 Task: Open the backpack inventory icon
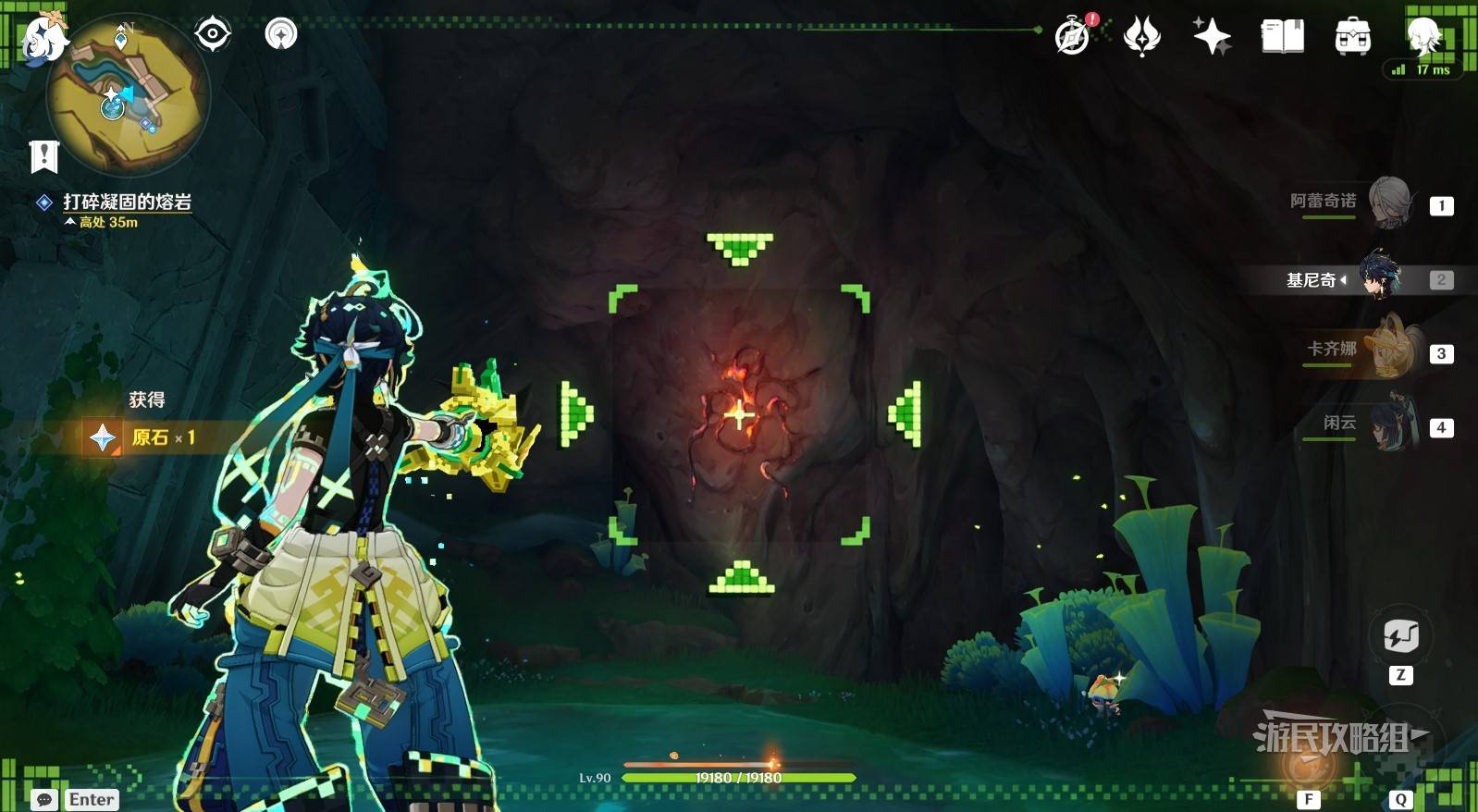(x=1352, y=37)
